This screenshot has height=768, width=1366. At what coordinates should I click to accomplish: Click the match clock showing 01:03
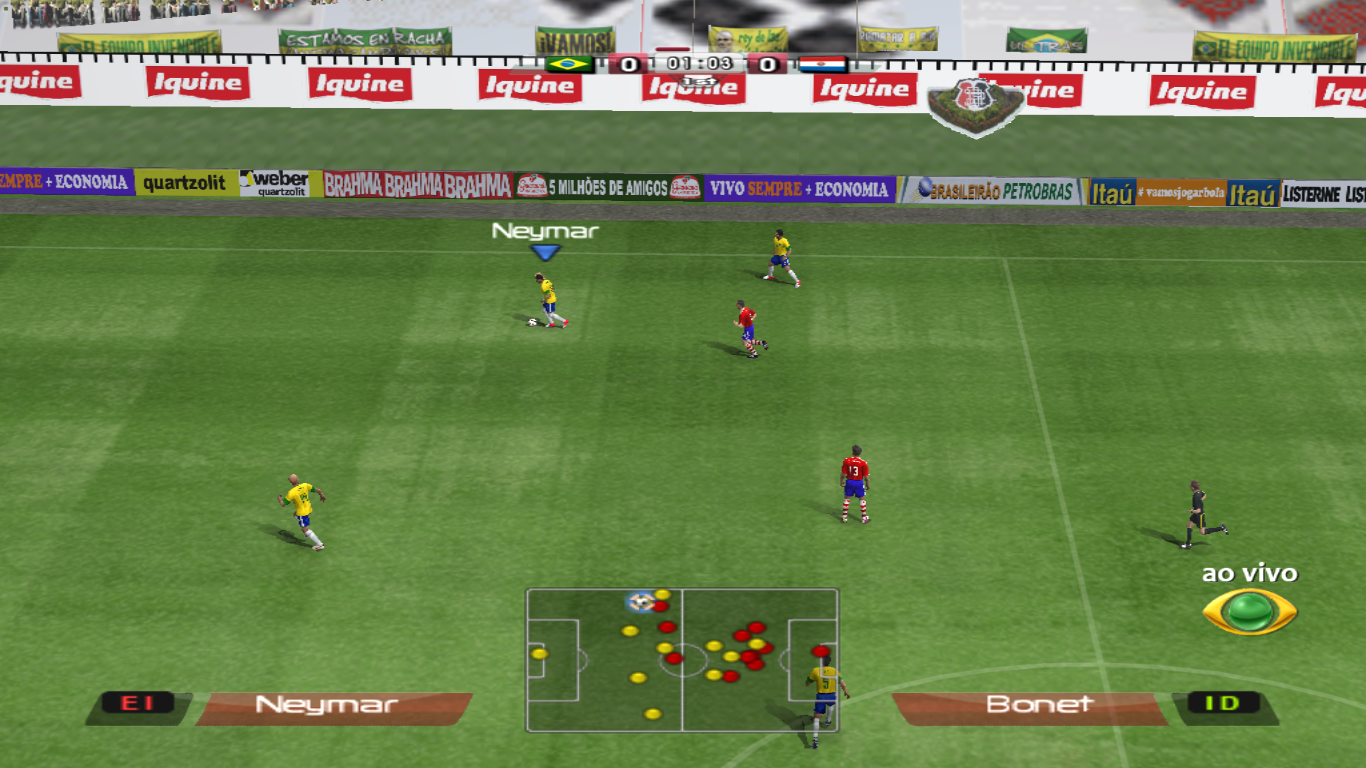point(700,64)
